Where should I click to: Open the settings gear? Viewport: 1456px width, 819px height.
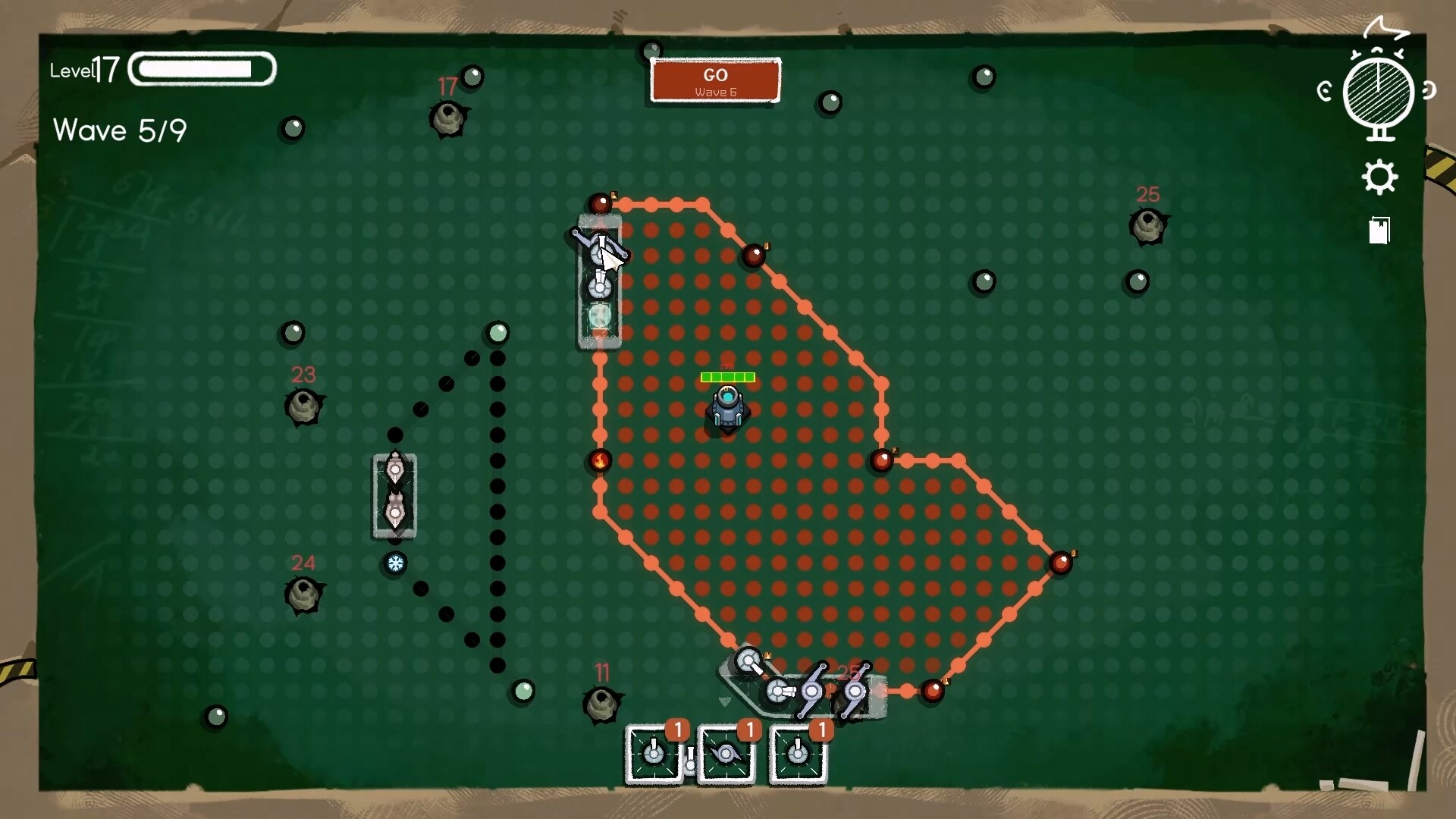[x=1380, y=176]
